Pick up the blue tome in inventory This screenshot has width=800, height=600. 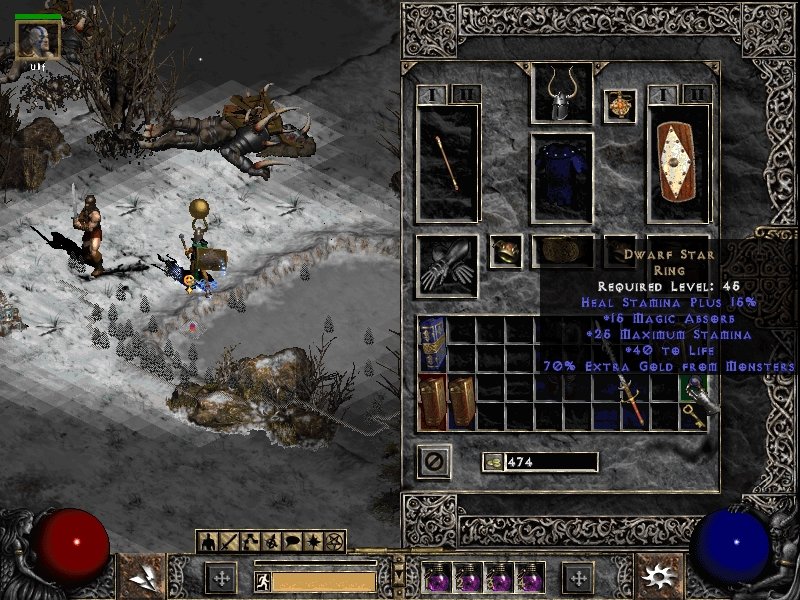(432, 343)
